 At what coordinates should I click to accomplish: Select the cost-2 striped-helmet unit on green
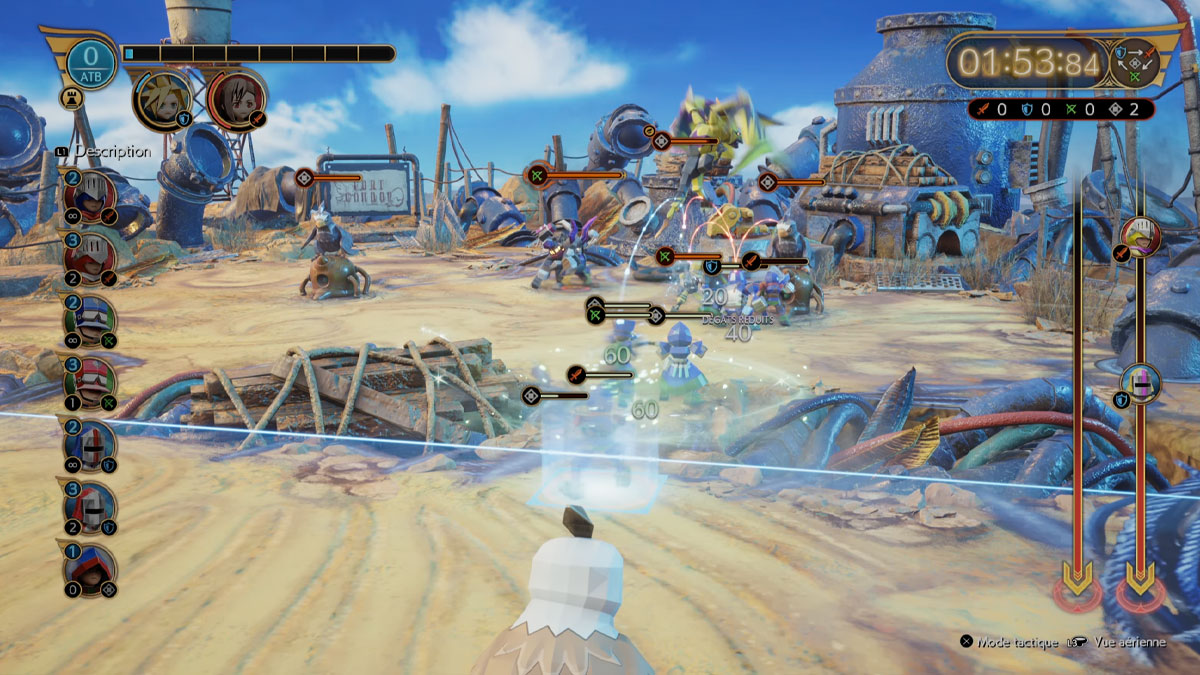(89, 320)
